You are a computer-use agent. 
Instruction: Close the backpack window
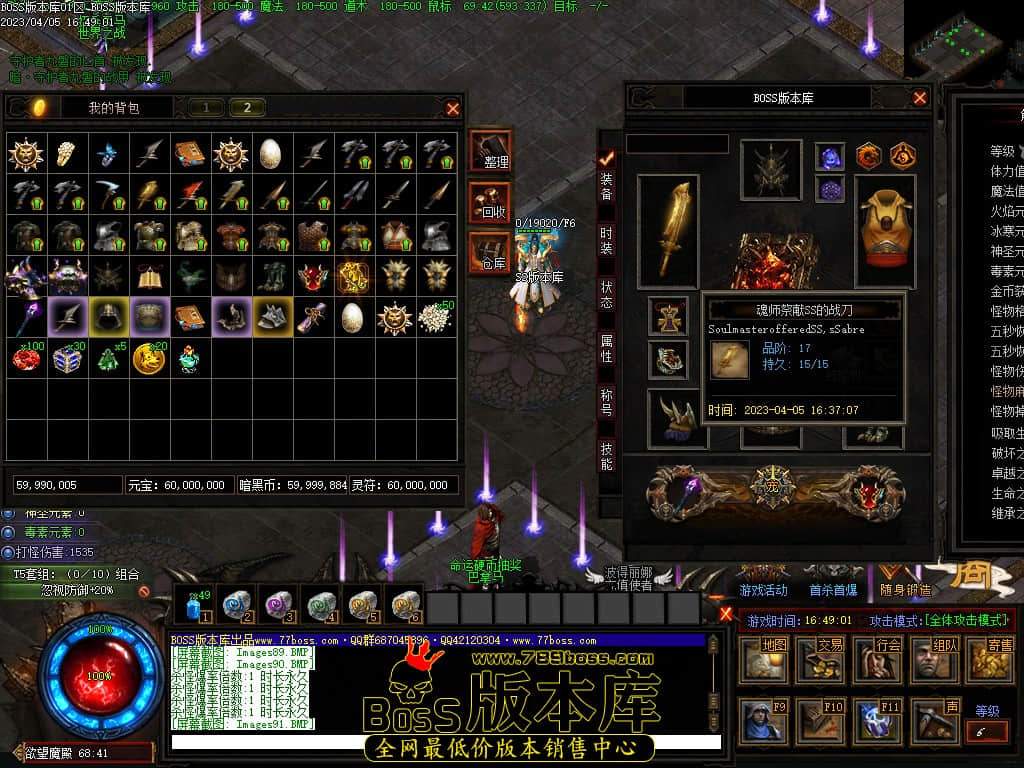point(453,108)
